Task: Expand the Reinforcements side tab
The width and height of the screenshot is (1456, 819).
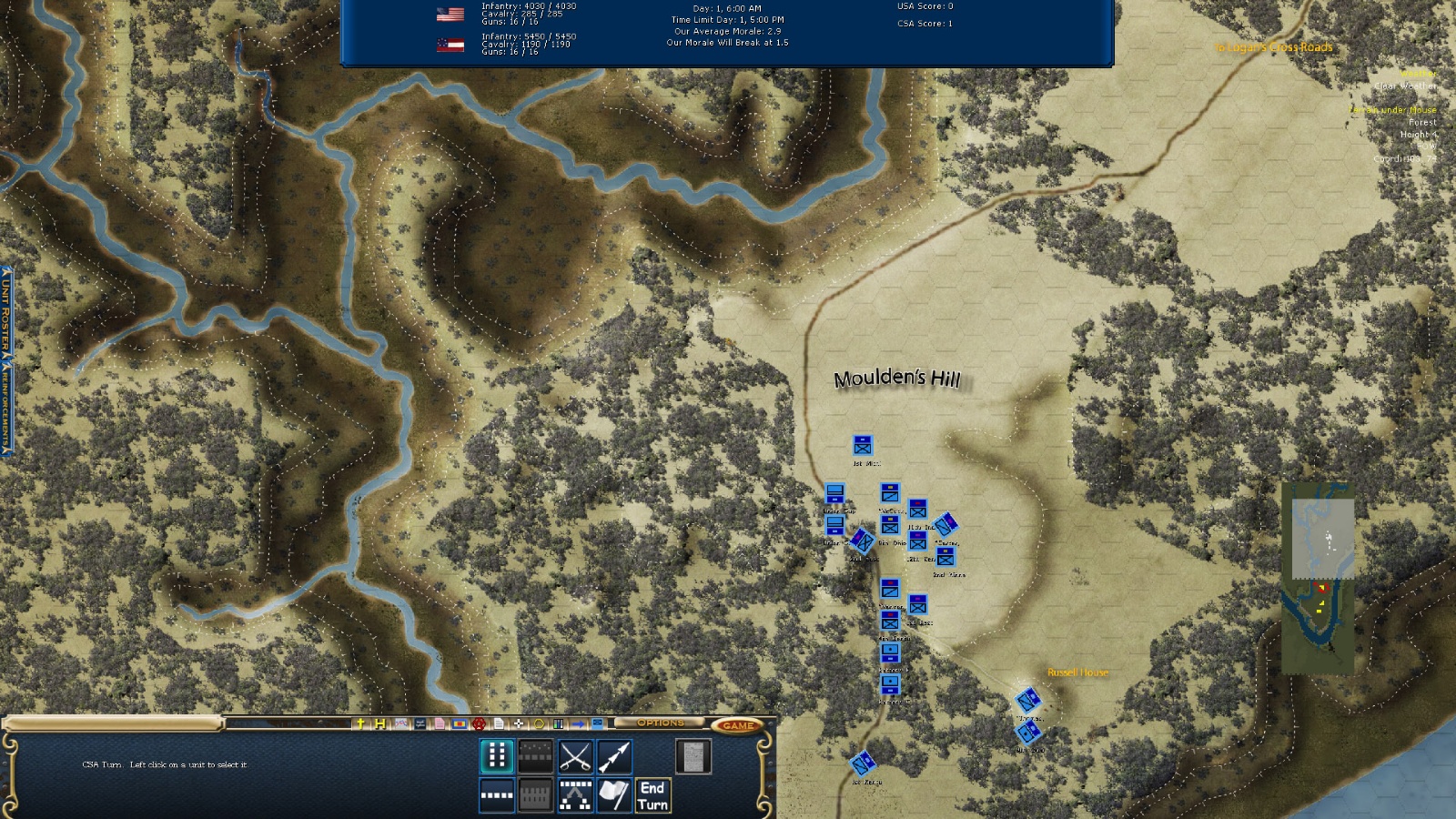Action: (x=5, y=408)
